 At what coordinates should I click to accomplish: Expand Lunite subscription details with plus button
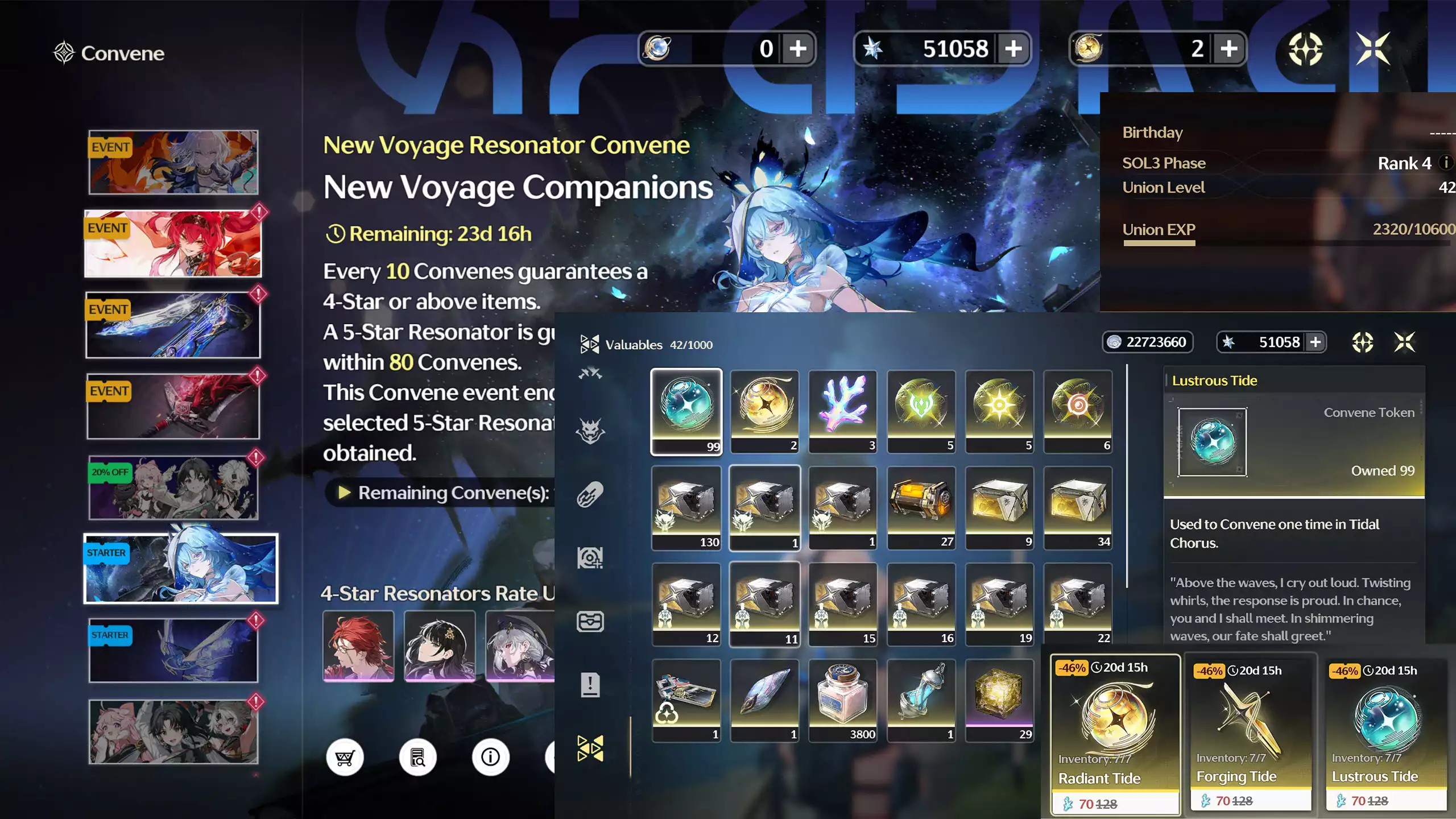pos(799,49)
